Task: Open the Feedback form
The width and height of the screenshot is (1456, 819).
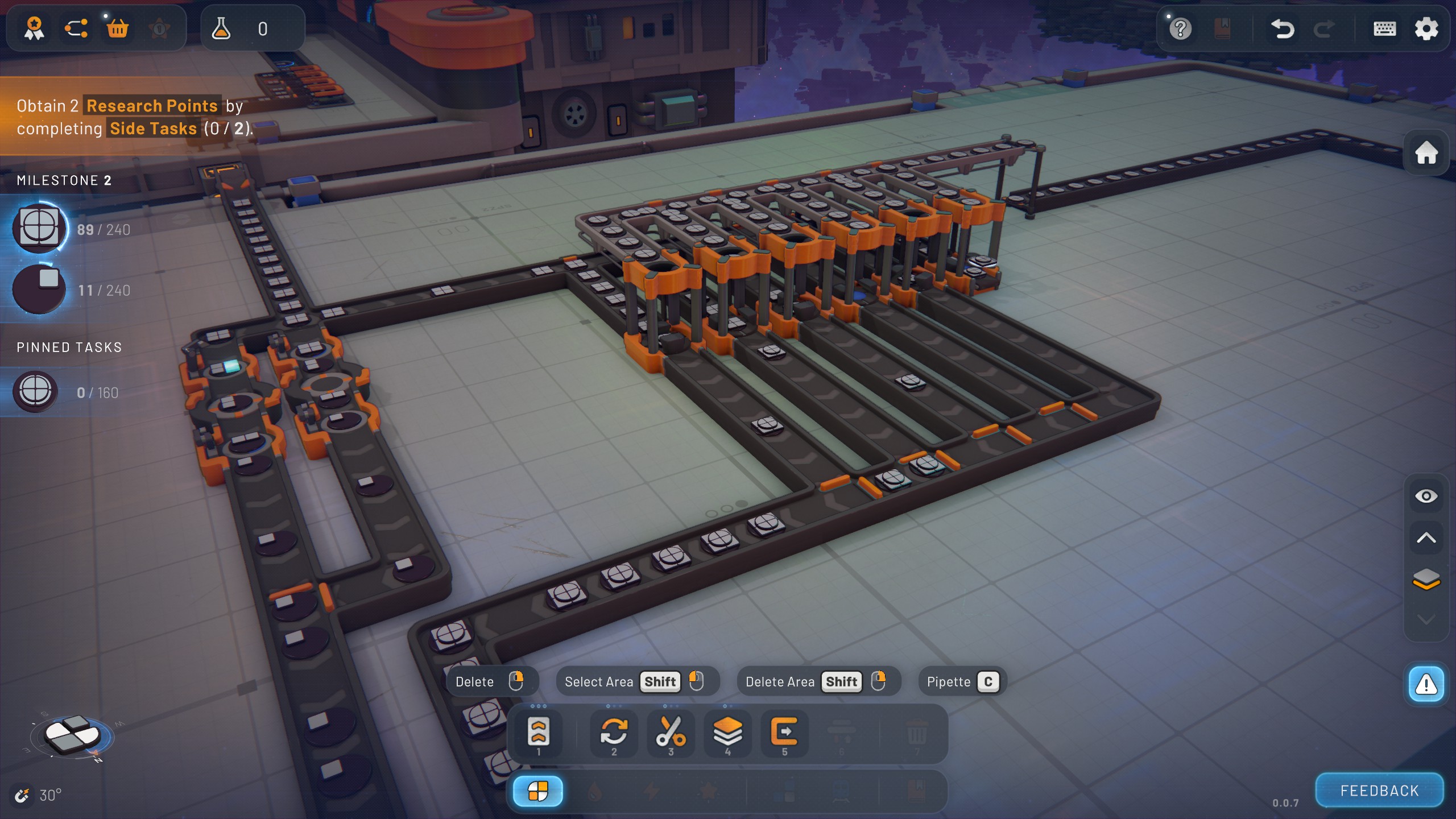Action: coord(1379,791)
